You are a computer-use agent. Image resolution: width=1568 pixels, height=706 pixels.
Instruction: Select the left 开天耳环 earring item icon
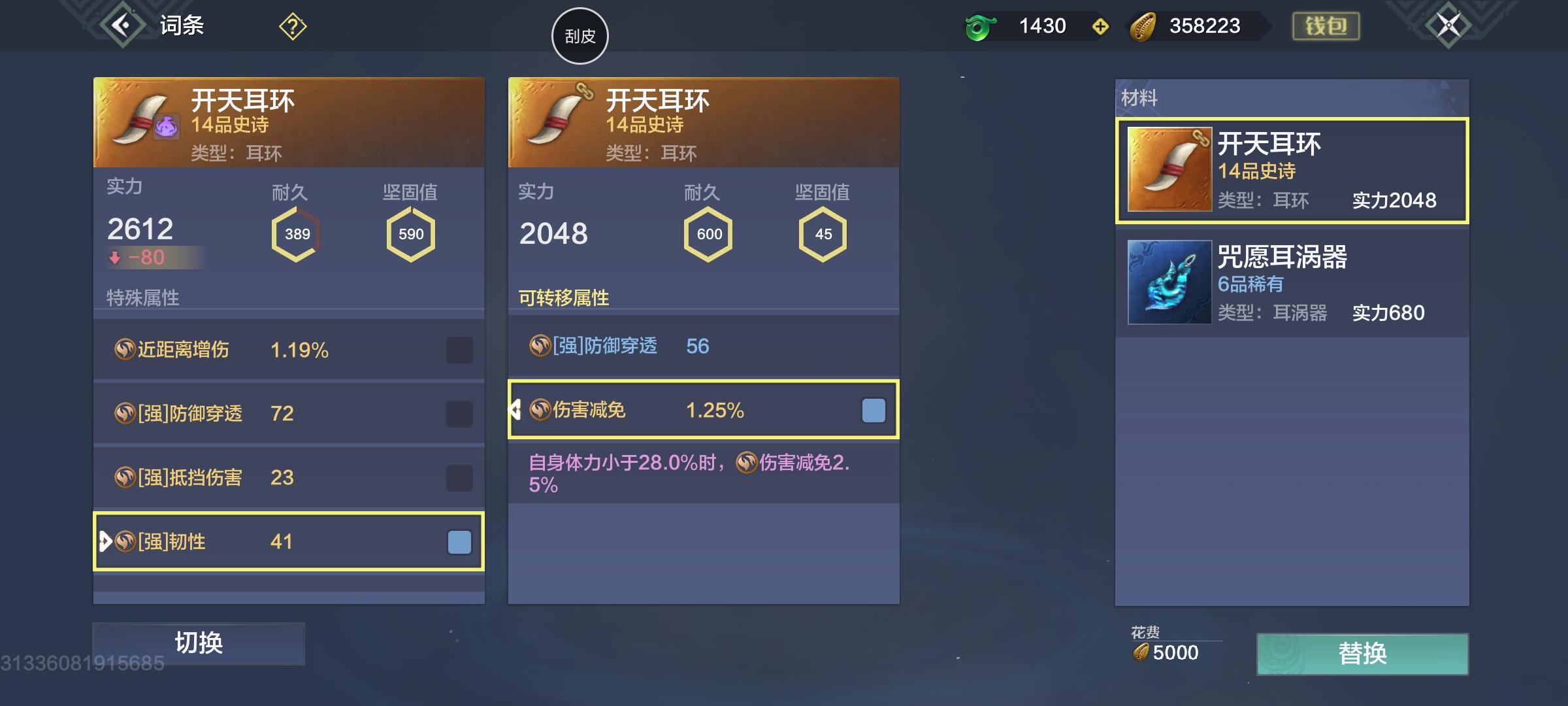(140, 121)
